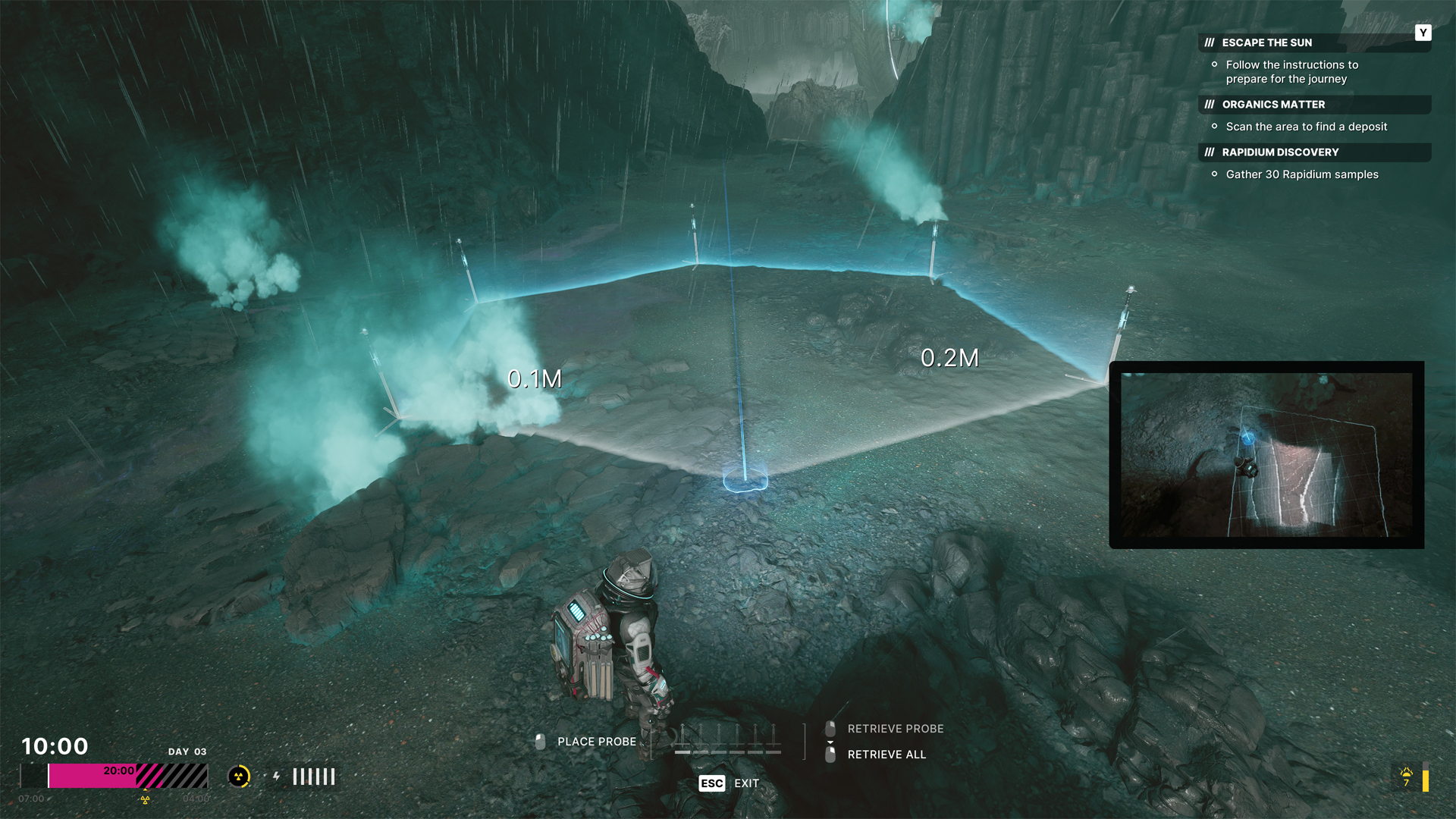This screenshot has height=819, width=1456.
Task: Click the radiation hazard icon
Action: (239, 777)
